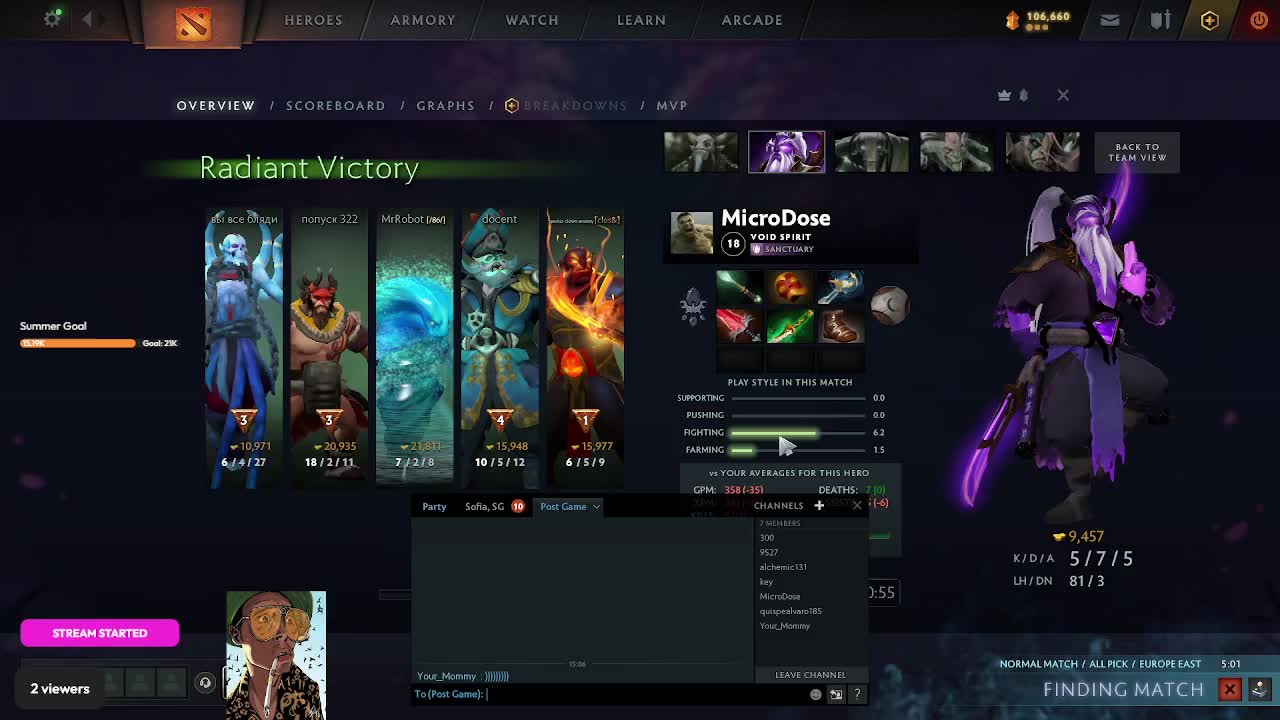Show the MVP tab

point(671,105)
